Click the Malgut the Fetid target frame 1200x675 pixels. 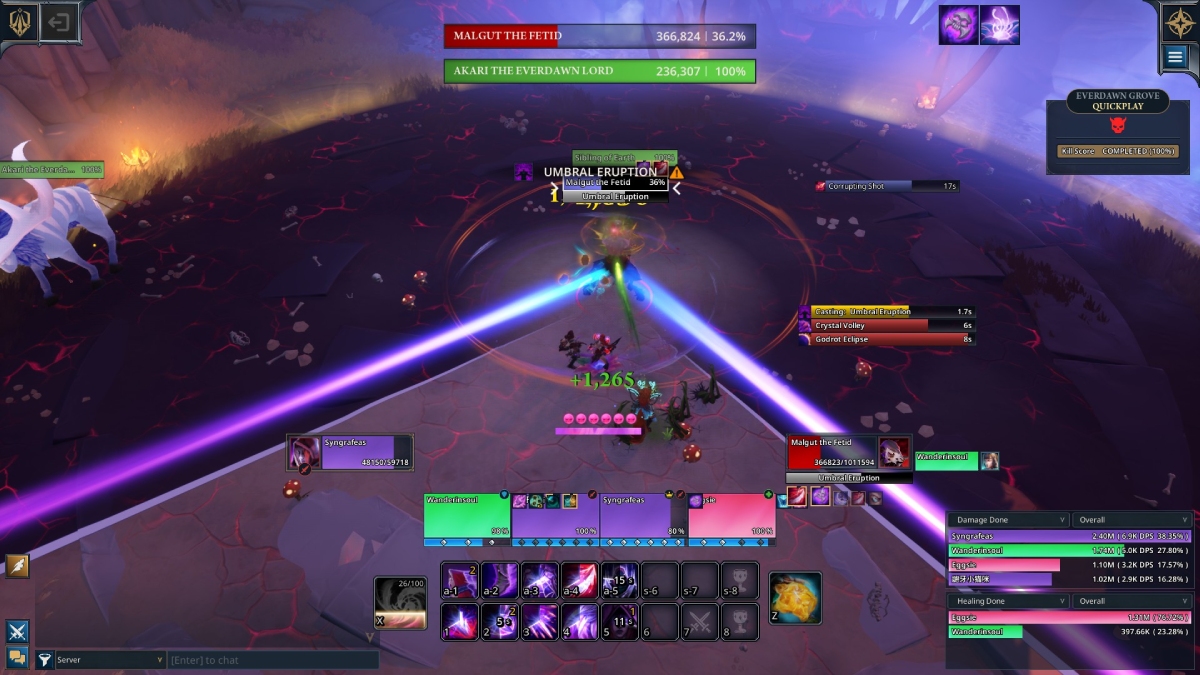click(x=833, y=453)
